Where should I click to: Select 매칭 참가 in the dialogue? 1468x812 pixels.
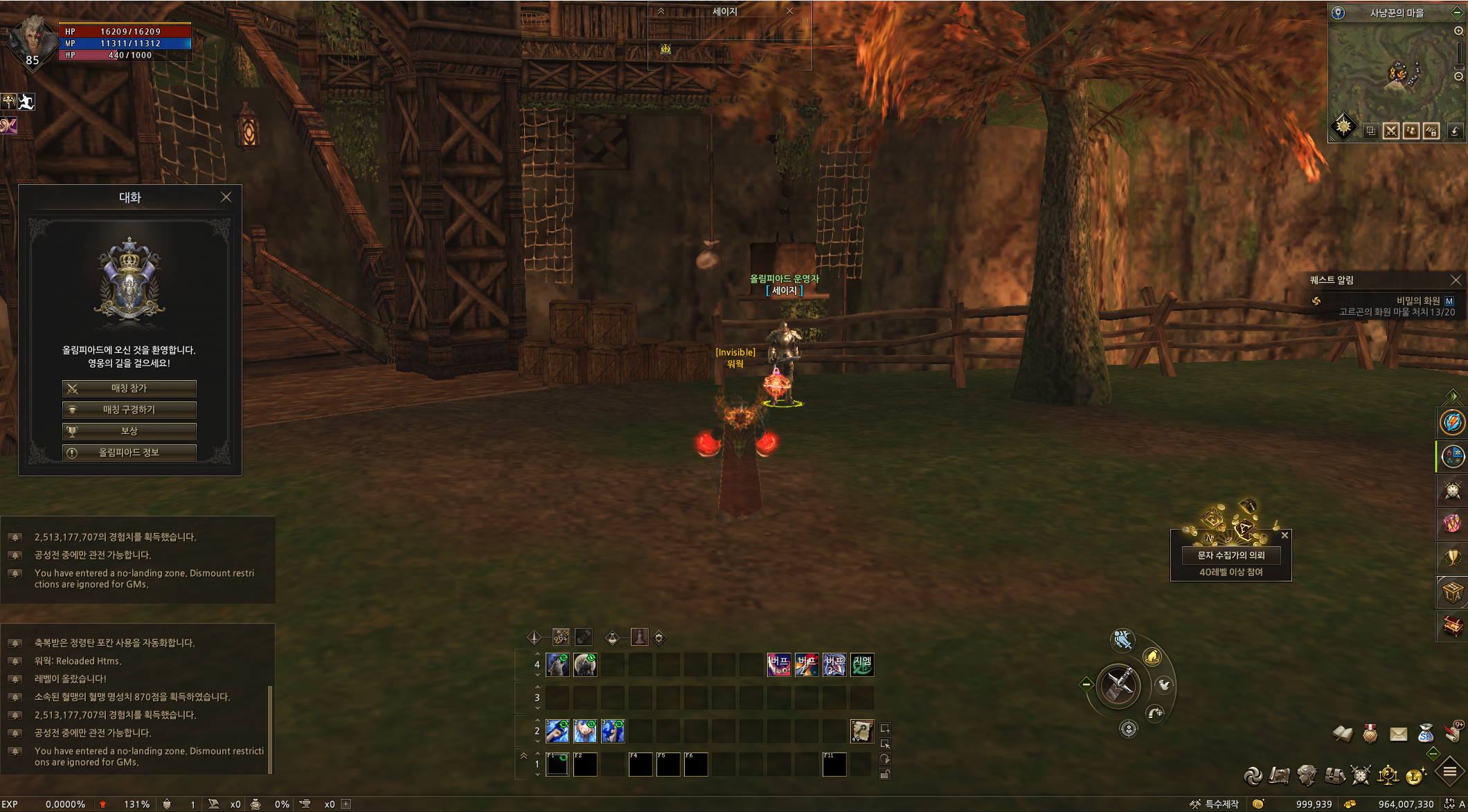[129, 388]
